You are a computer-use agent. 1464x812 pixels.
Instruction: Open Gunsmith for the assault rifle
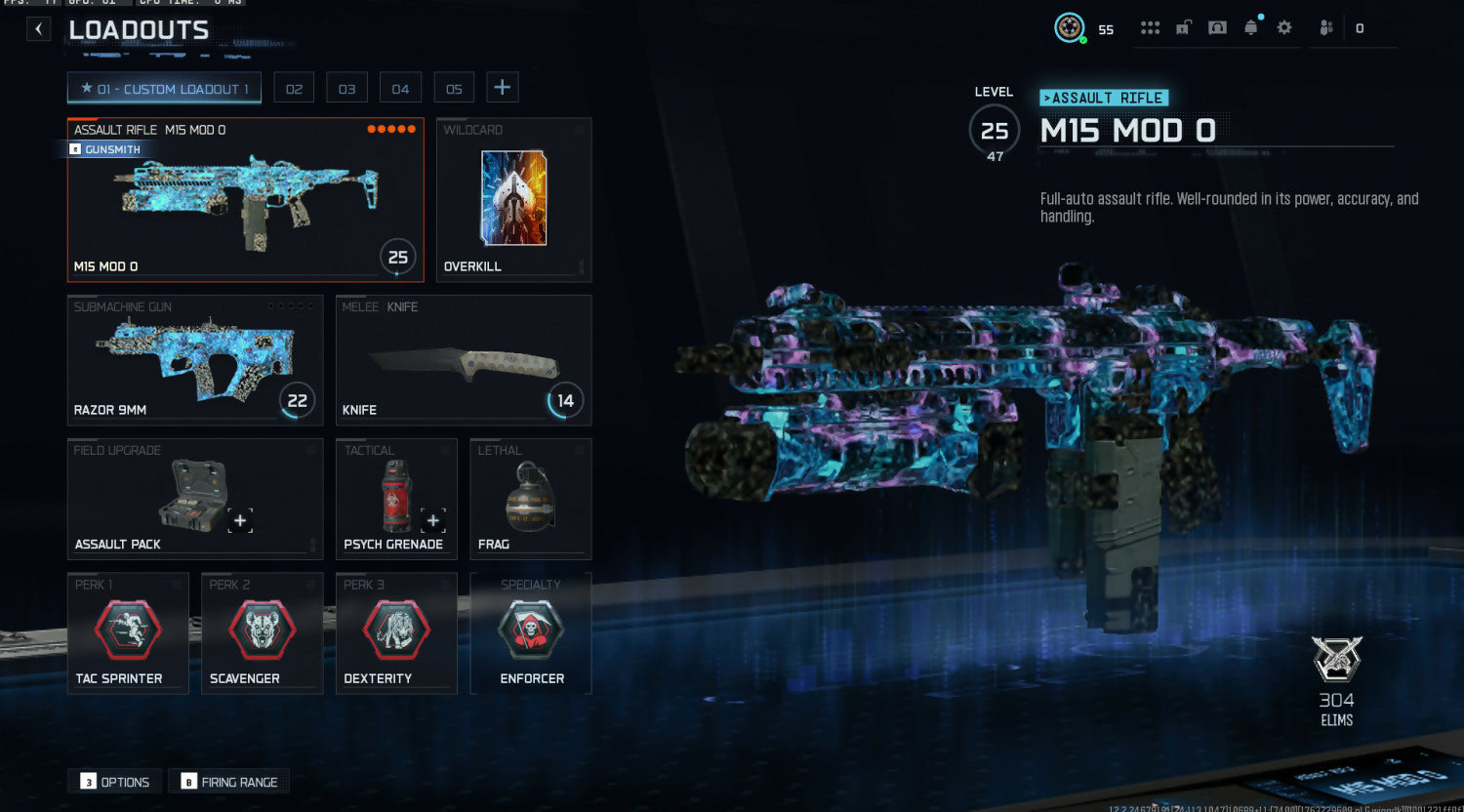(x=105, y=149)
